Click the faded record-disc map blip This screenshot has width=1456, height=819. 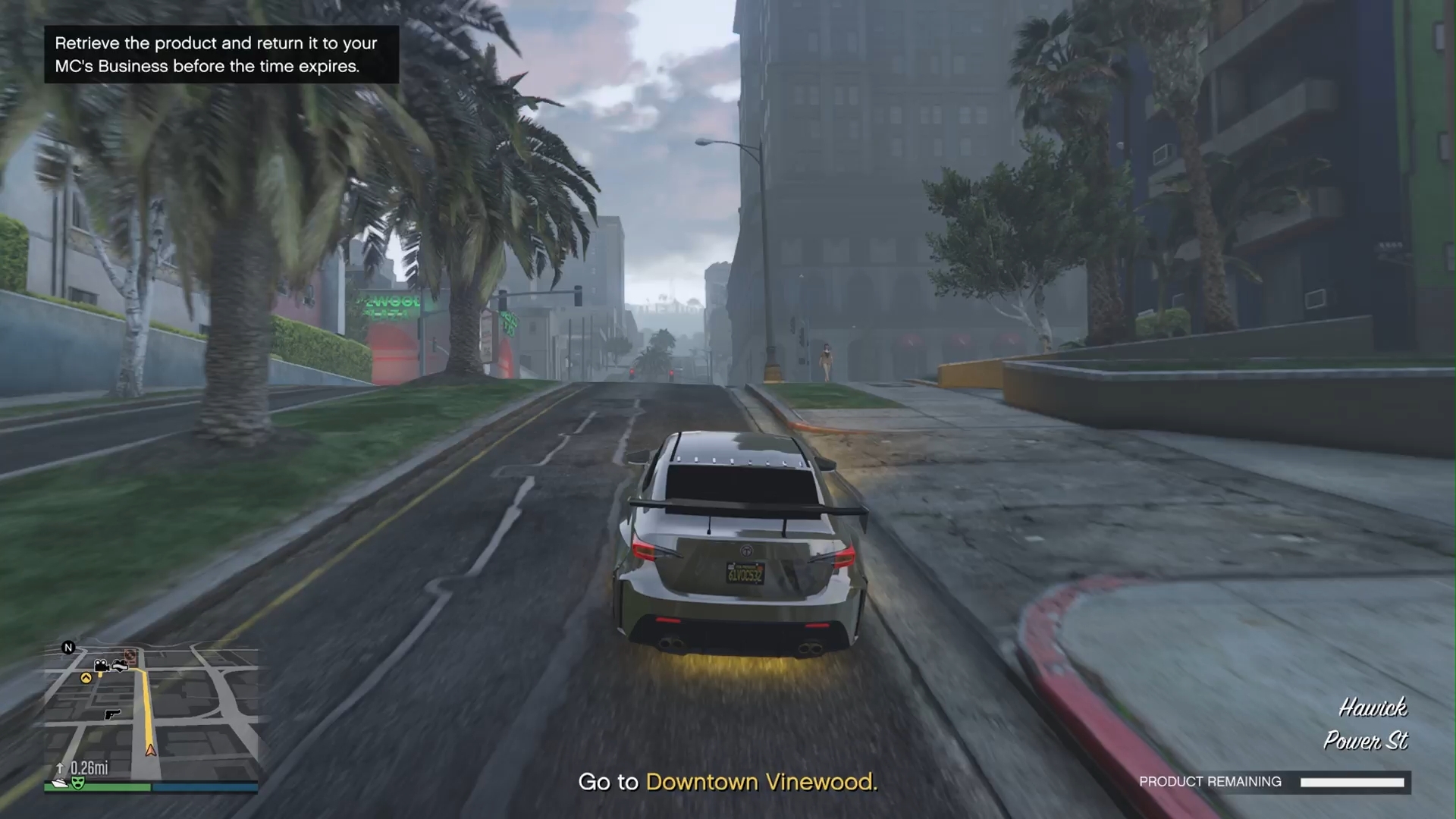coord(130,654)
